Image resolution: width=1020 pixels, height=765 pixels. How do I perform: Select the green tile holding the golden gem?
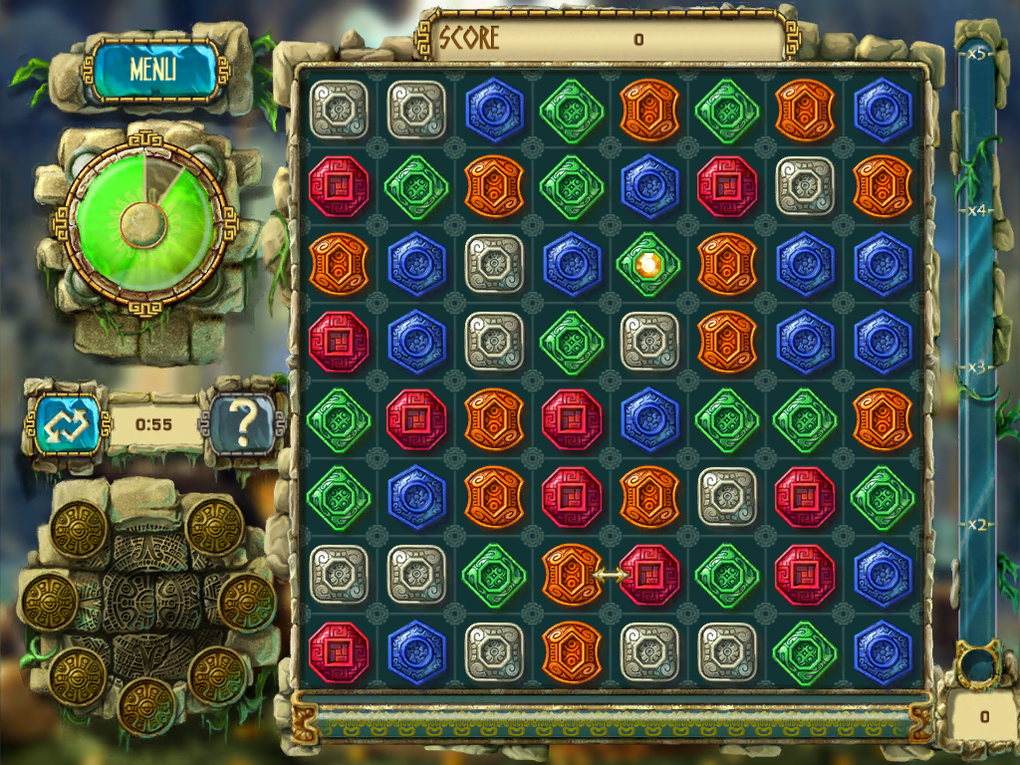pos(649,264)
